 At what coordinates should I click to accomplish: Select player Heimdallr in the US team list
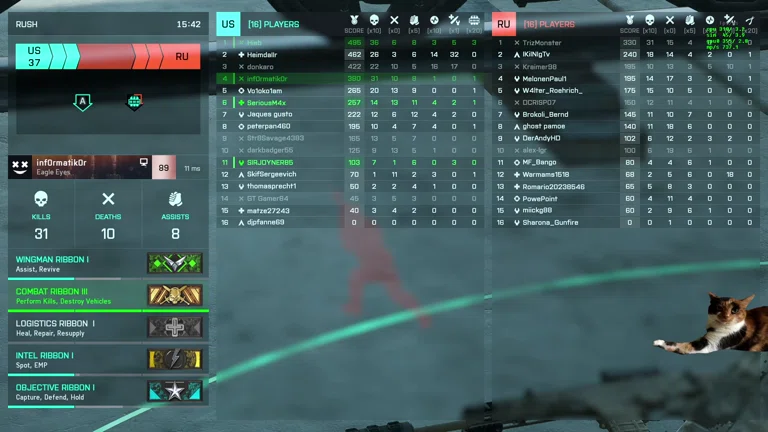pos(262,54)
